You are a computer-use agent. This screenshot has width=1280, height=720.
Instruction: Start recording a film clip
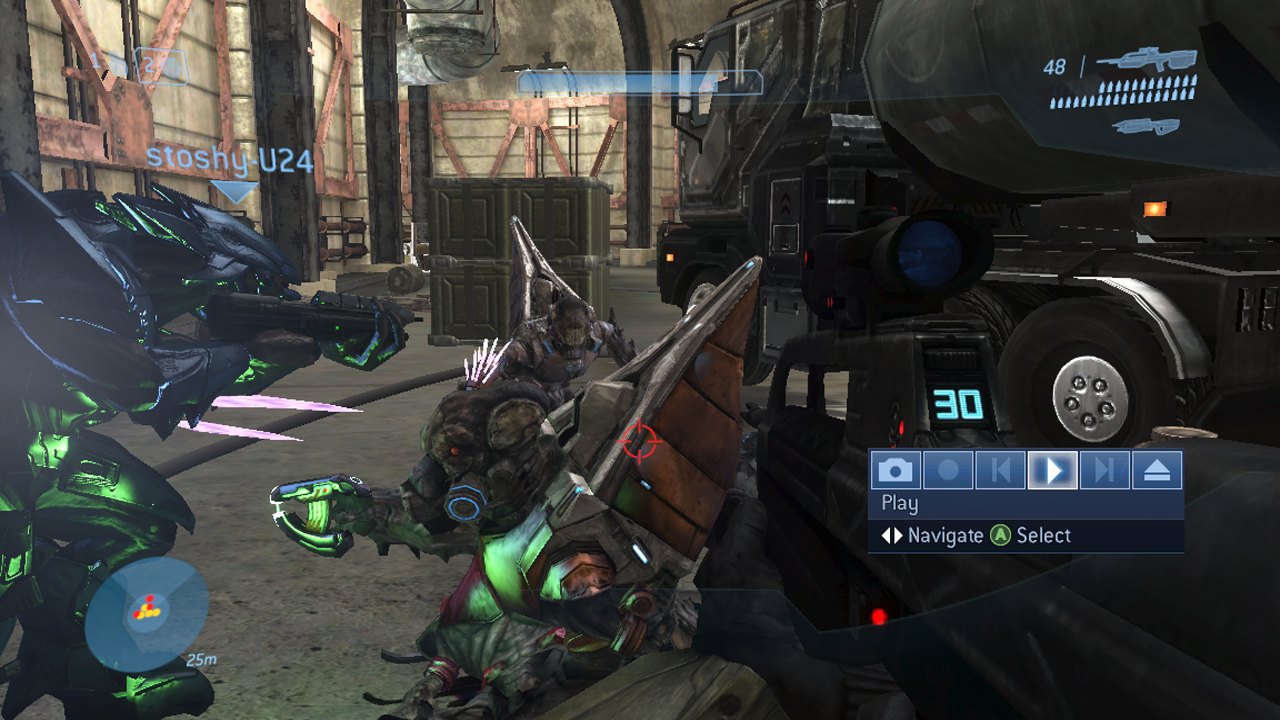click(x=948, y=470)
